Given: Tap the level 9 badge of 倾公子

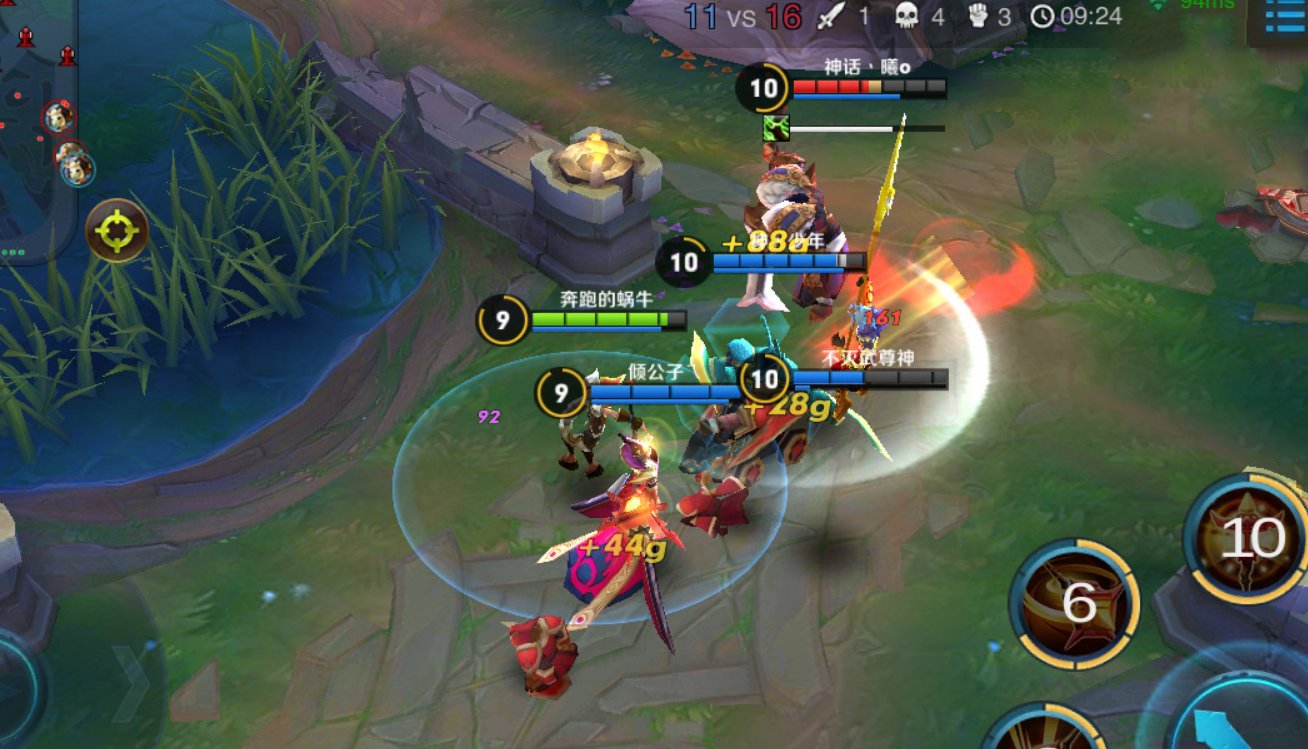Looking at the screenshot, I should click(562, 391).
